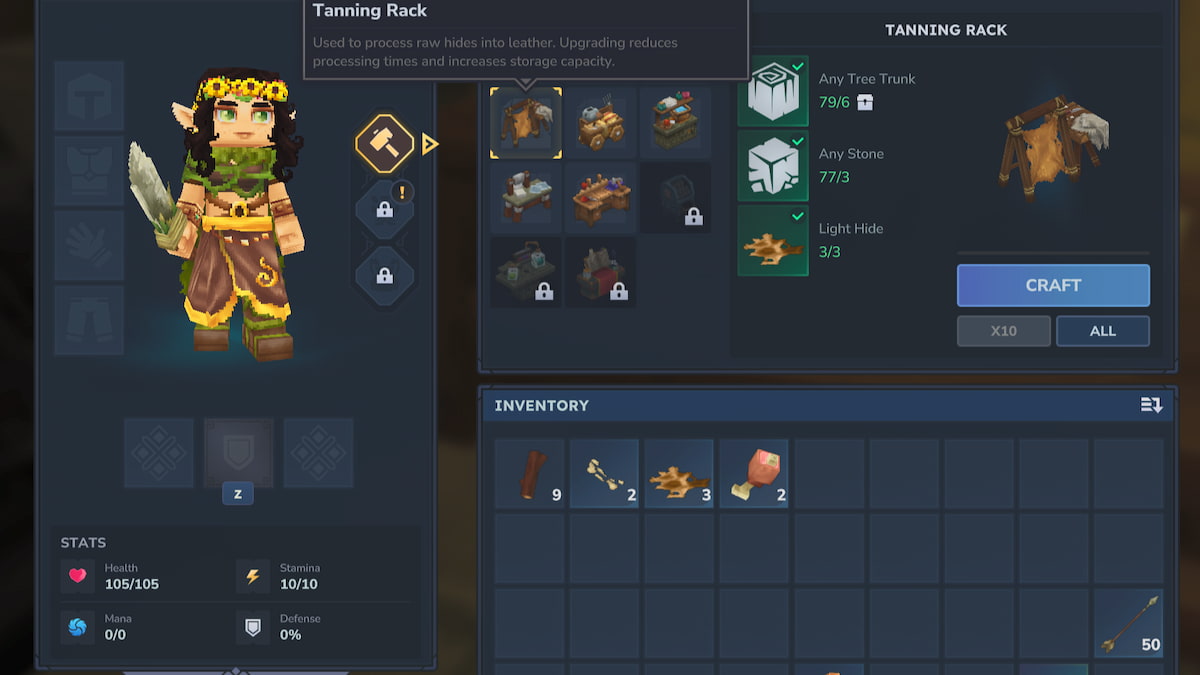Select the raw meat inventory slot

(x=754, y=474)
